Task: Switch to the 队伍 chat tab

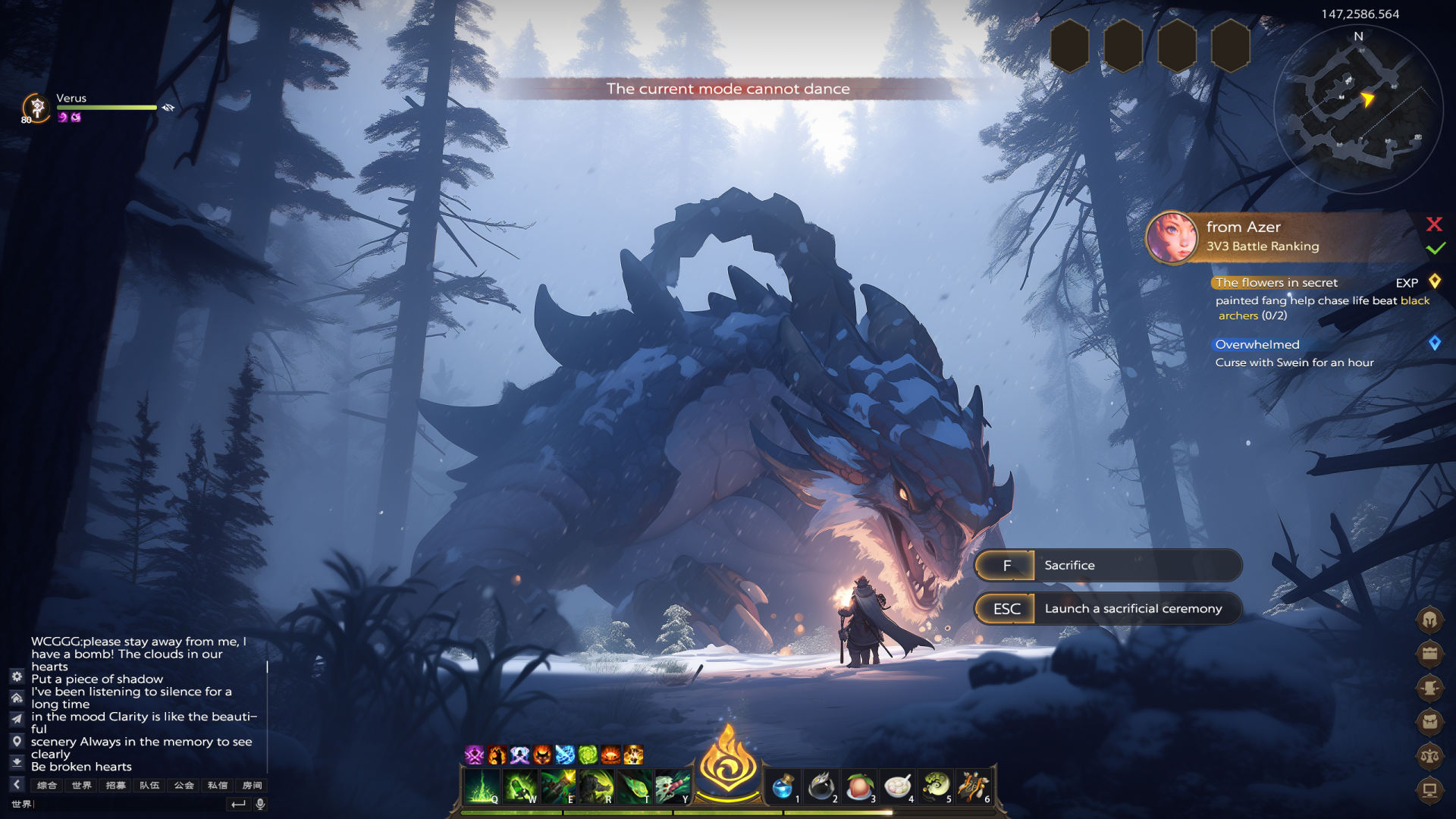Action: click(149, 785)
